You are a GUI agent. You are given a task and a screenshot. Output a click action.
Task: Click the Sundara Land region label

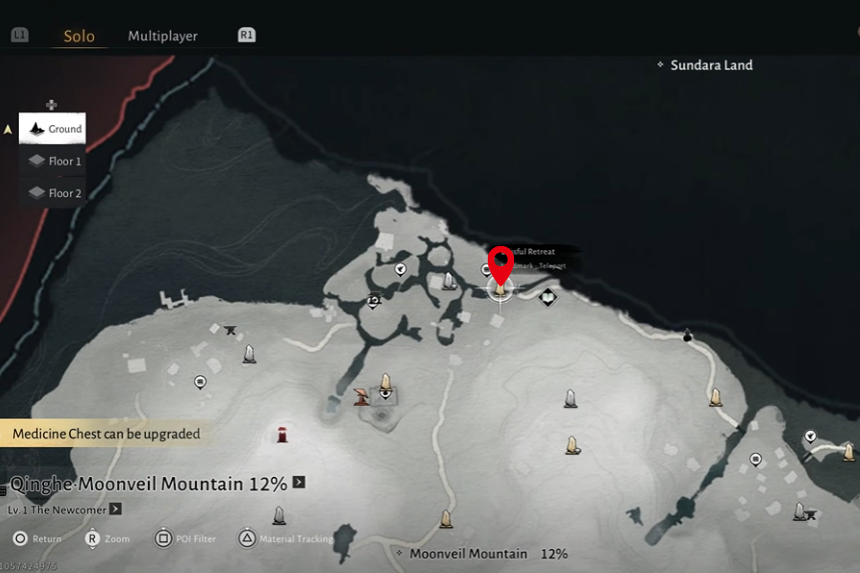(x=711, y=65)
